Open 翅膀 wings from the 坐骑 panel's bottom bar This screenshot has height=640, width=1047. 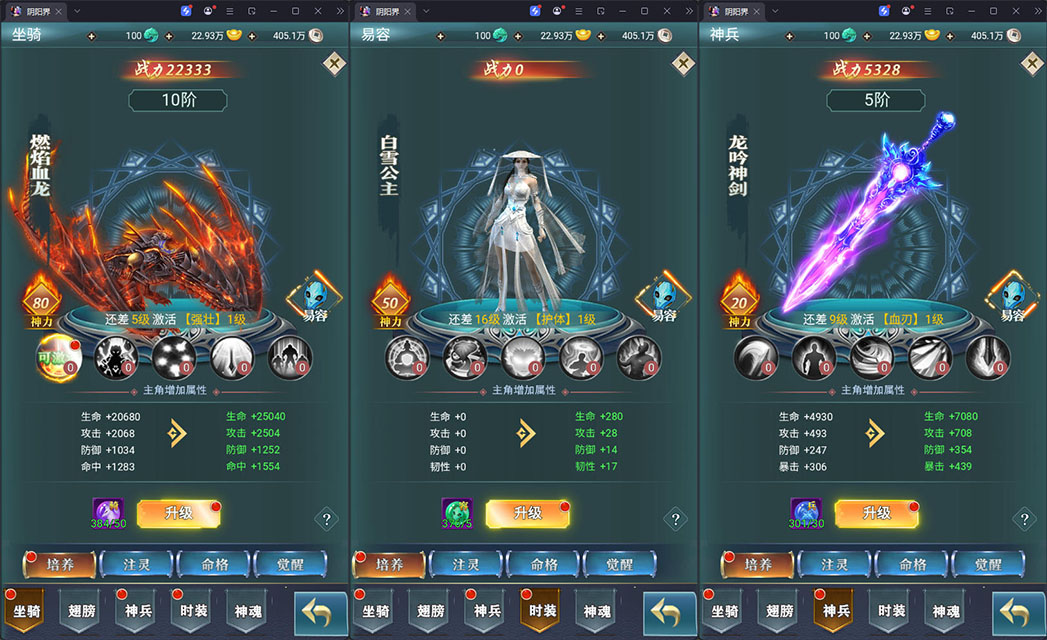coord(82,611)
